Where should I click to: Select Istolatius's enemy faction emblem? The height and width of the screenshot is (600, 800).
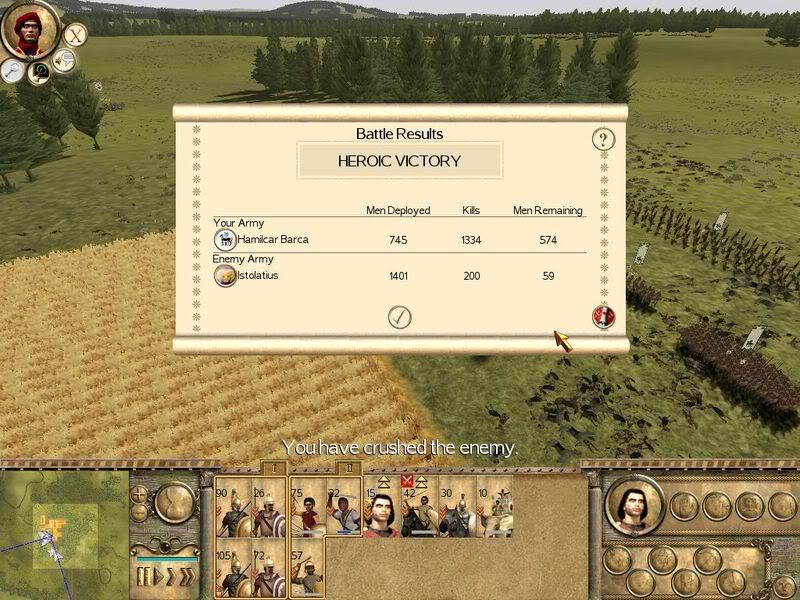[x=225, y=276]
